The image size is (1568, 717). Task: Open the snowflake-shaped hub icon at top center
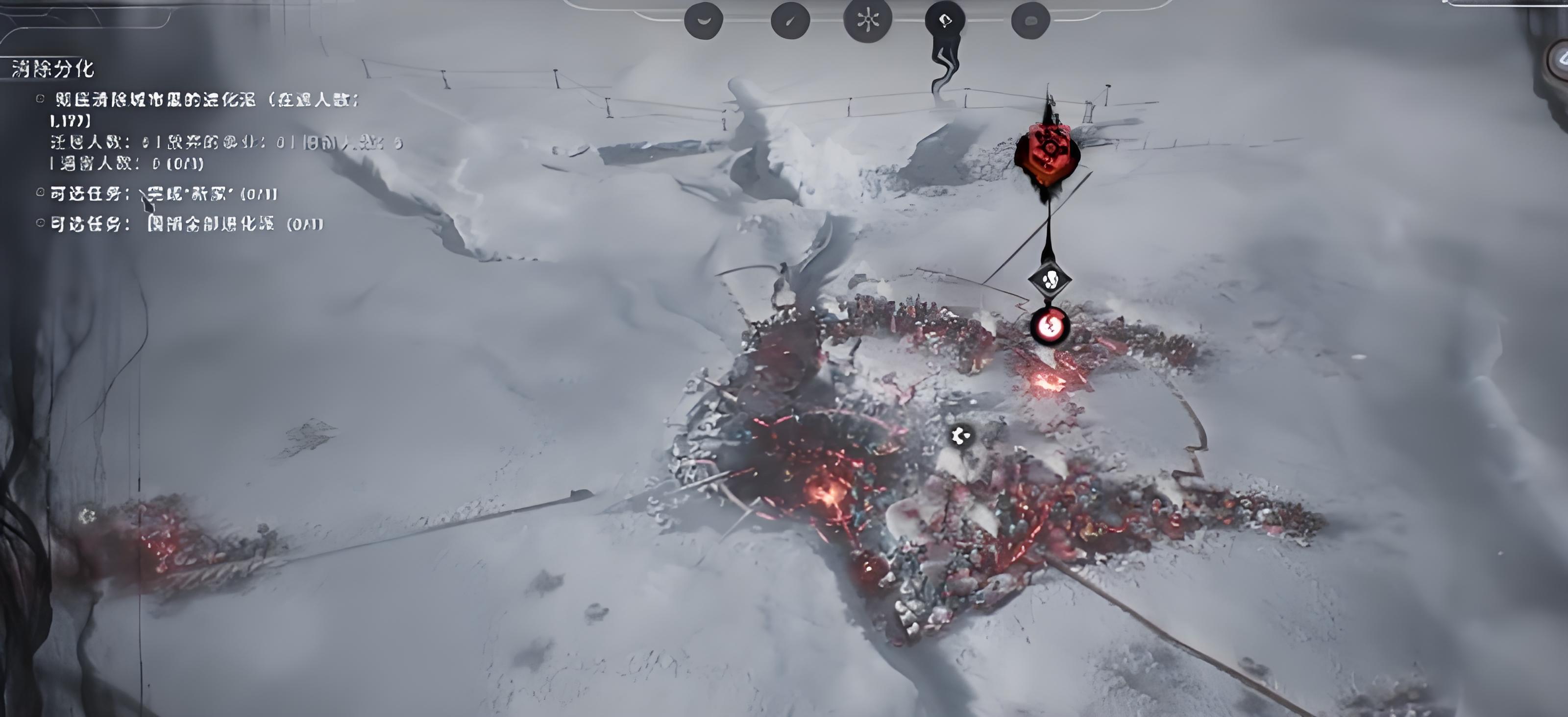[867, 20]
